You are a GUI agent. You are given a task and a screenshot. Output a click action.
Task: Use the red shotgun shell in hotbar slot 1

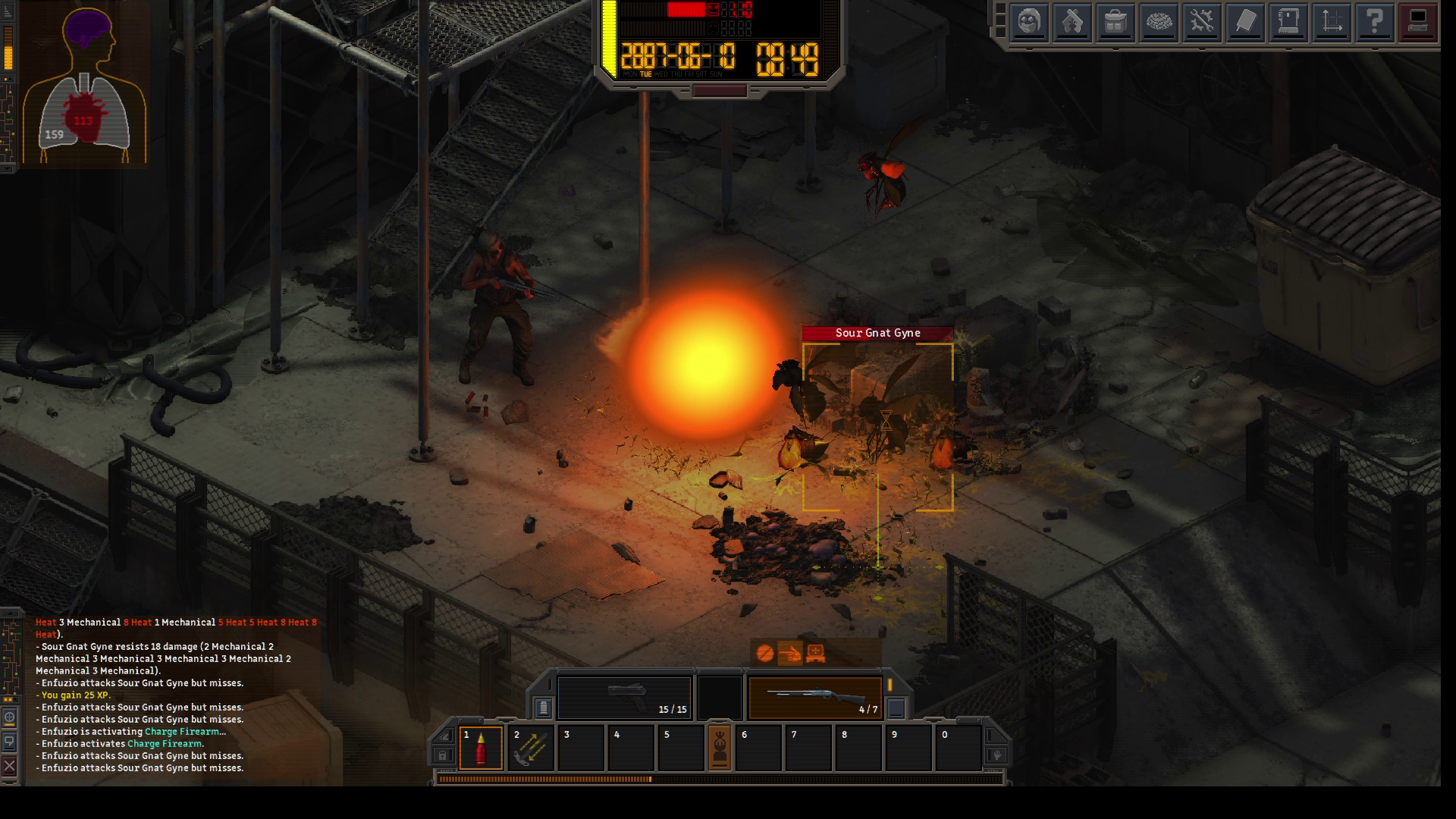[x=481, y=748]
